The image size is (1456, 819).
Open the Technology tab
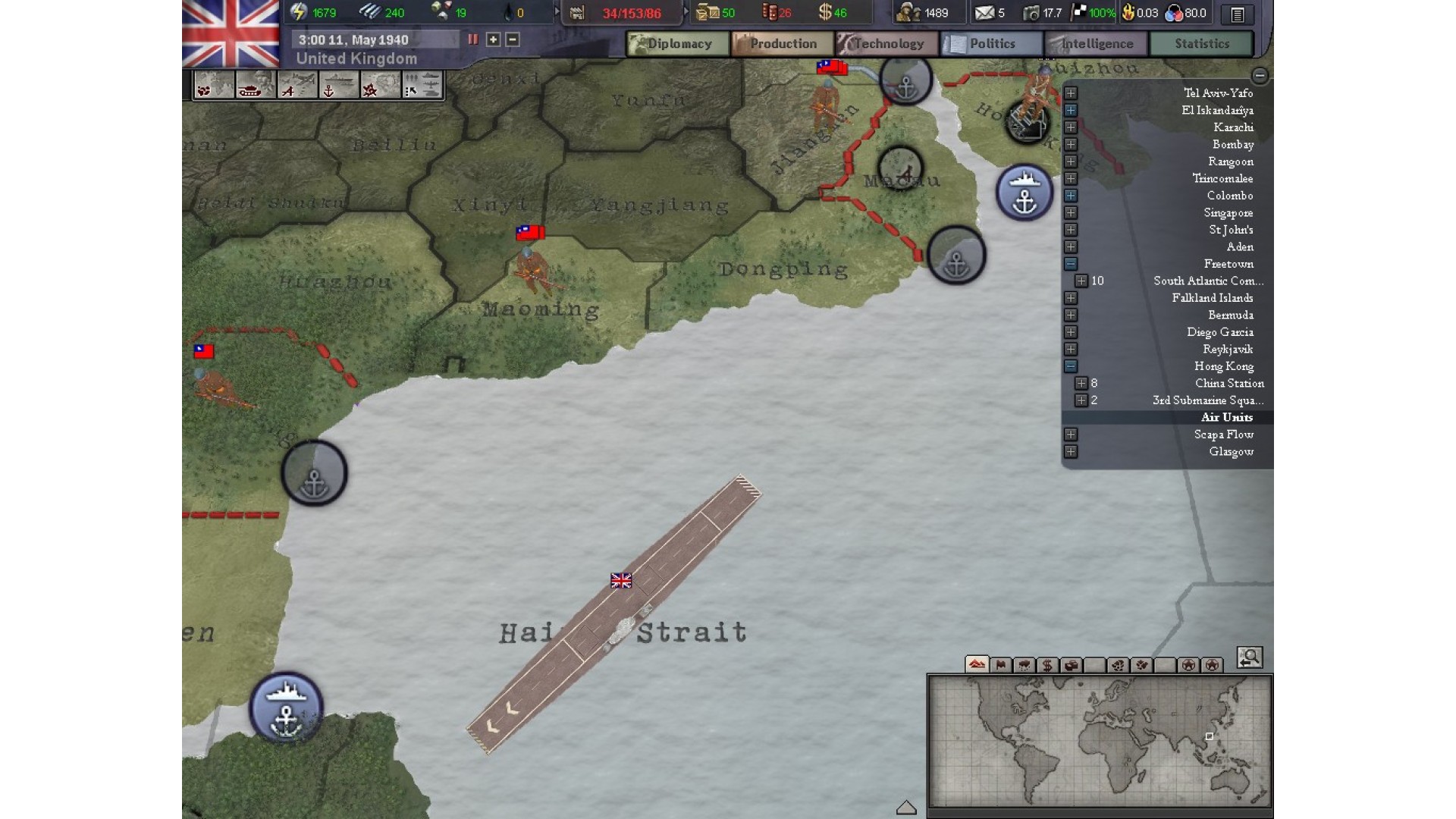(888, 44)
